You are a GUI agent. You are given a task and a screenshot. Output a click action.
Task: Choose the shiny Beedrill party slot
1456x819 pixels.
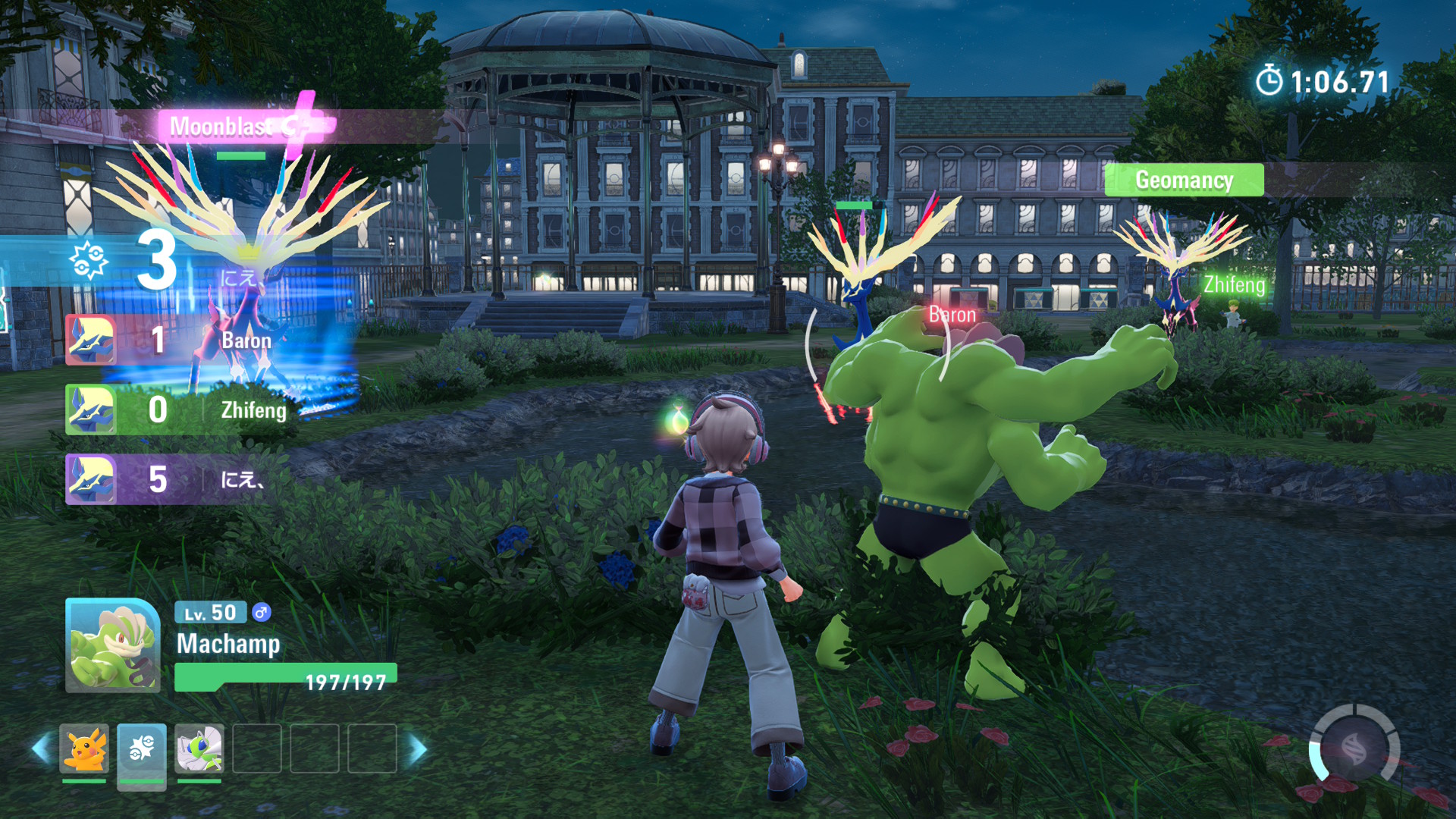[x=199, y=749]
